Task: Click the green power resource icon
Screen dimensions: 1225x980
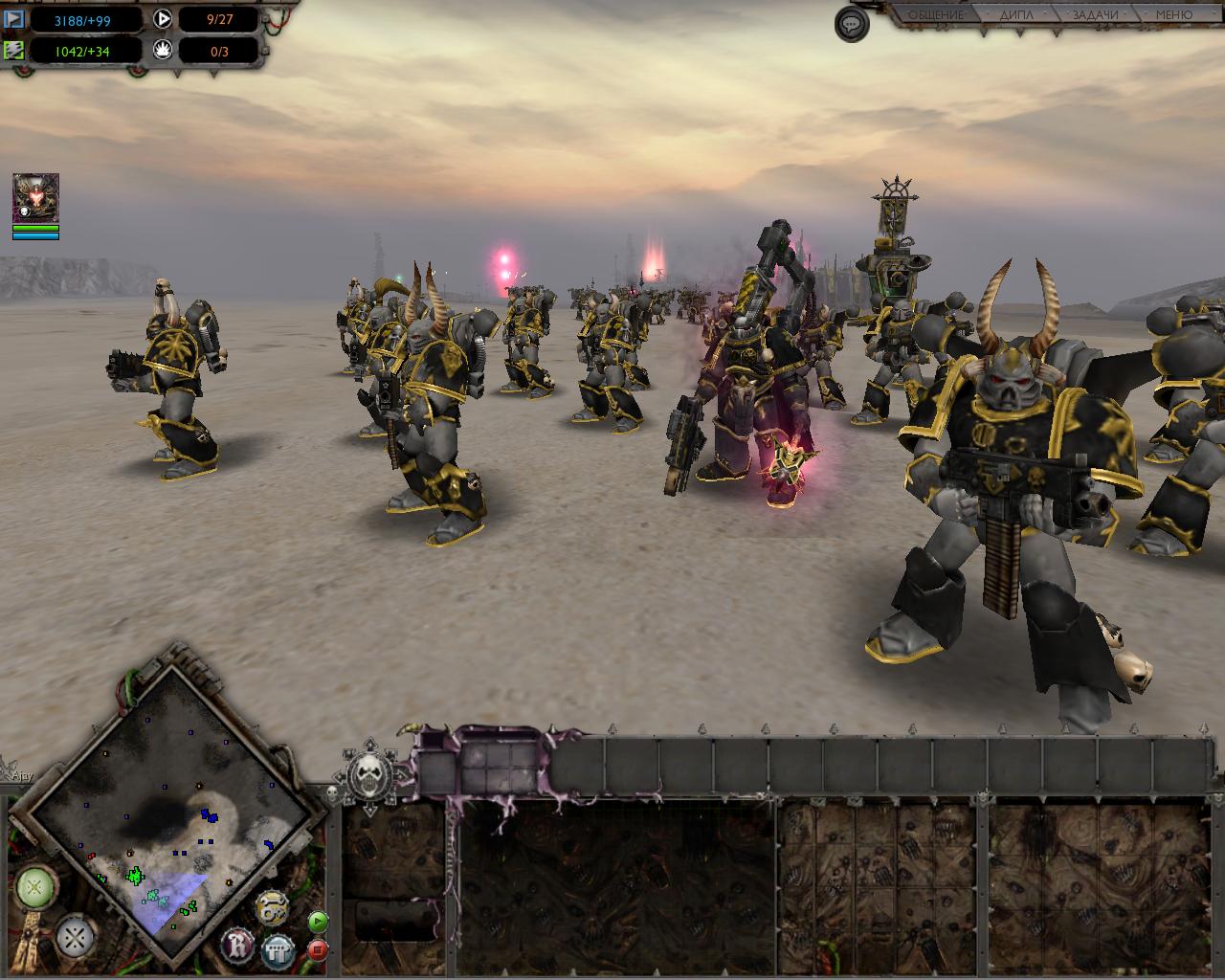Action: click(14, 50)
